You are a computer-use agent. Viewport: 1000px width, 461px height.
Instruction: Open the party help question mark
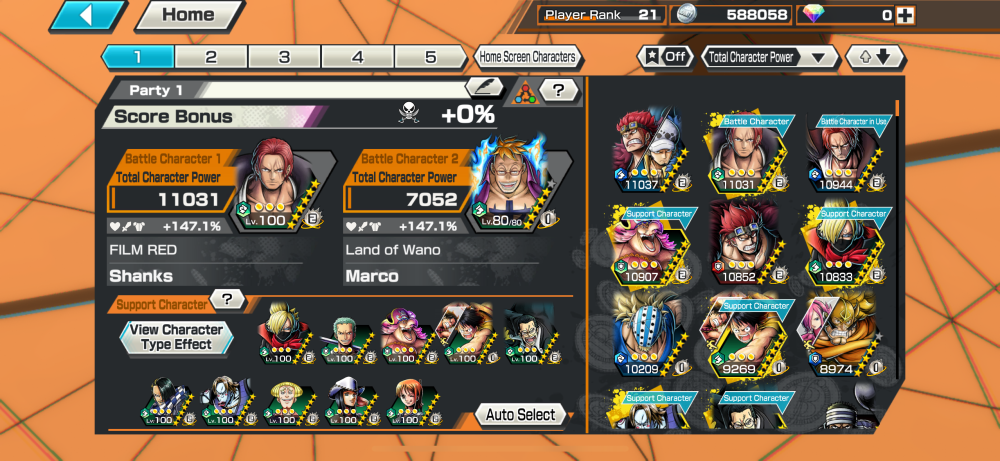559,91
